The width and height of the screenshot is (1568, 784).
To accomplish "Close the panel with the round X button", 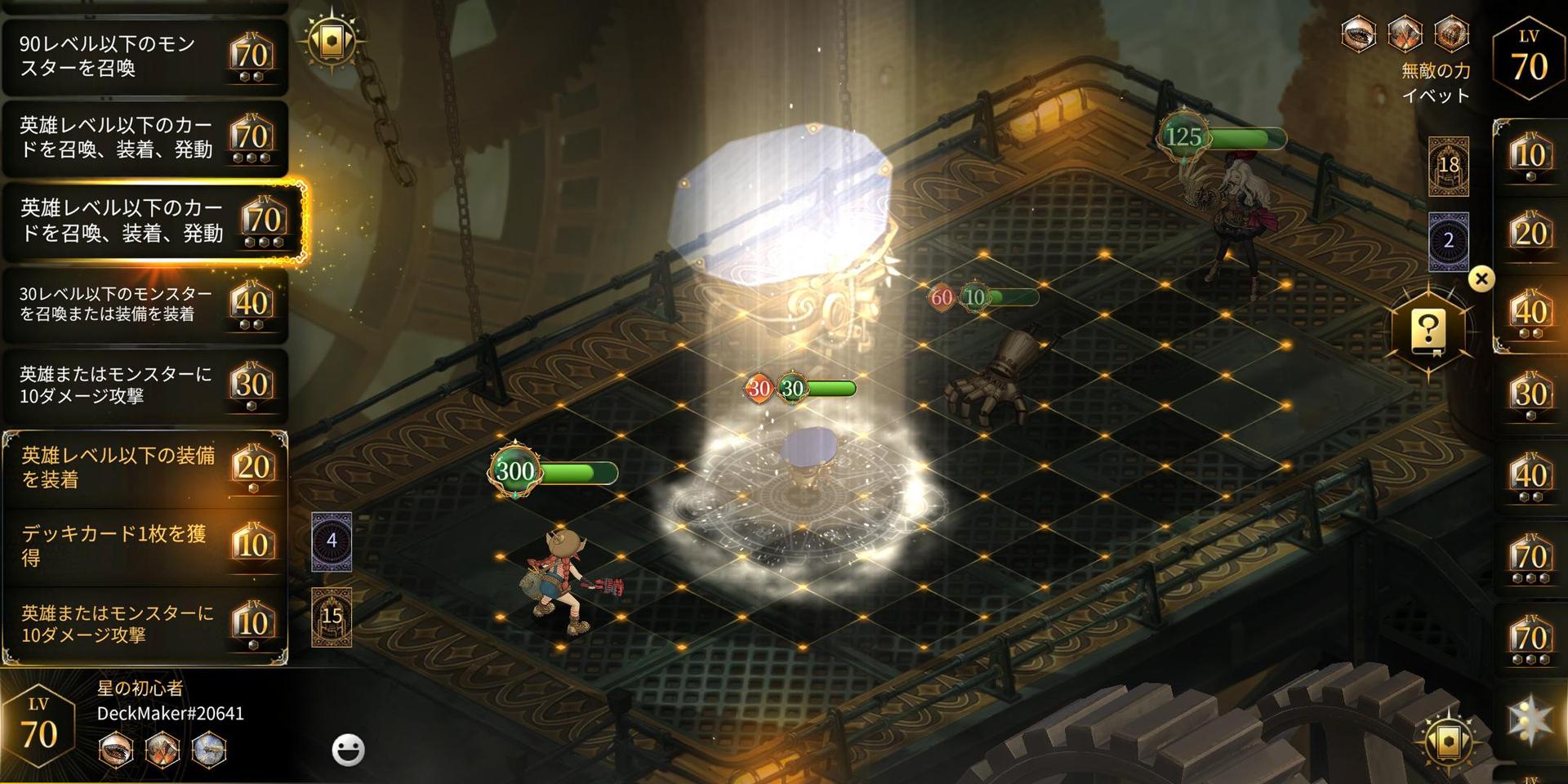I will [x=1481, y=279].
